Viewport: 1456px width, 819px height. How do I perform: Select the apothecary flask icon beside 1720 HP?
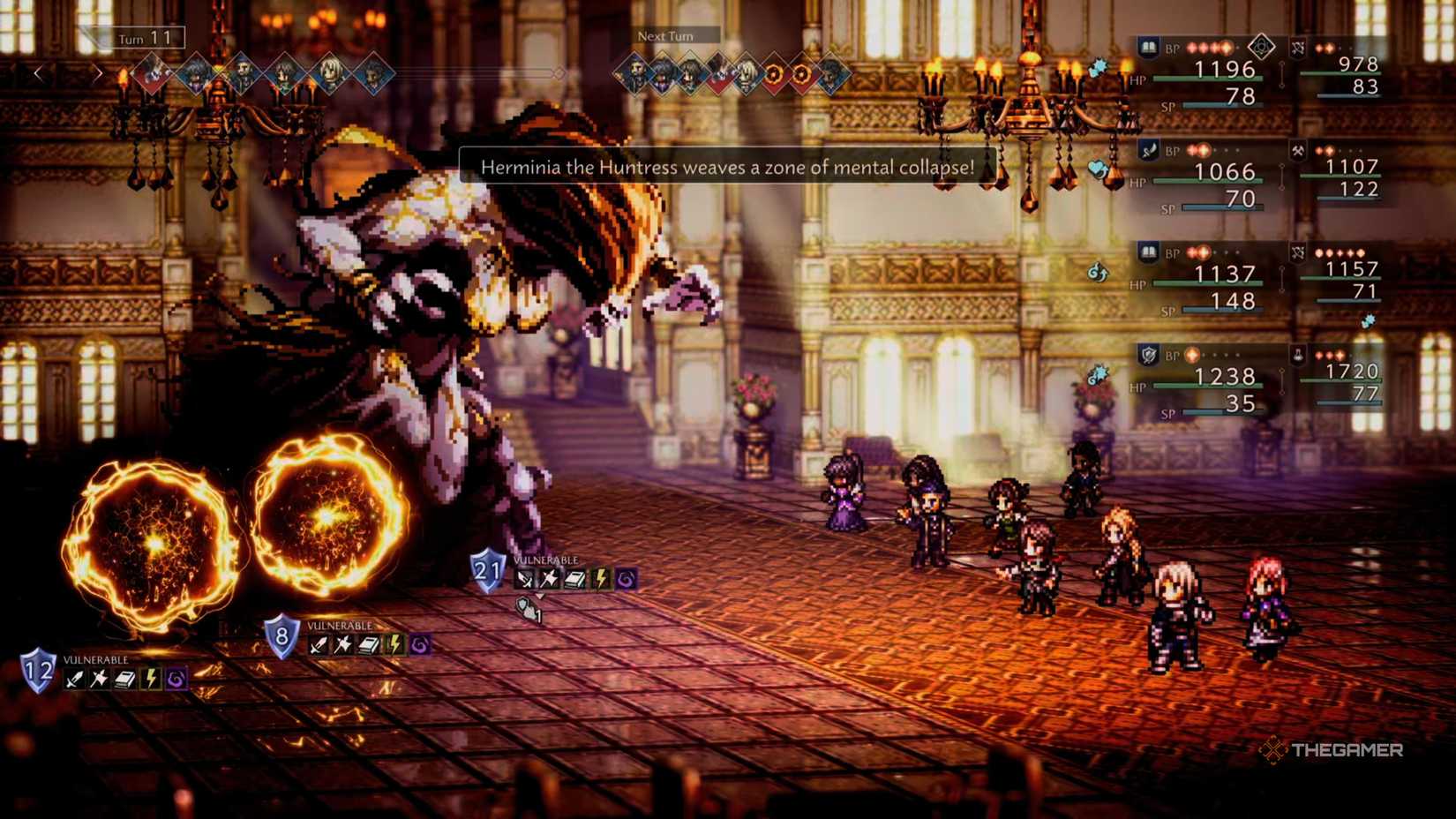click(x=1298, y=357)
